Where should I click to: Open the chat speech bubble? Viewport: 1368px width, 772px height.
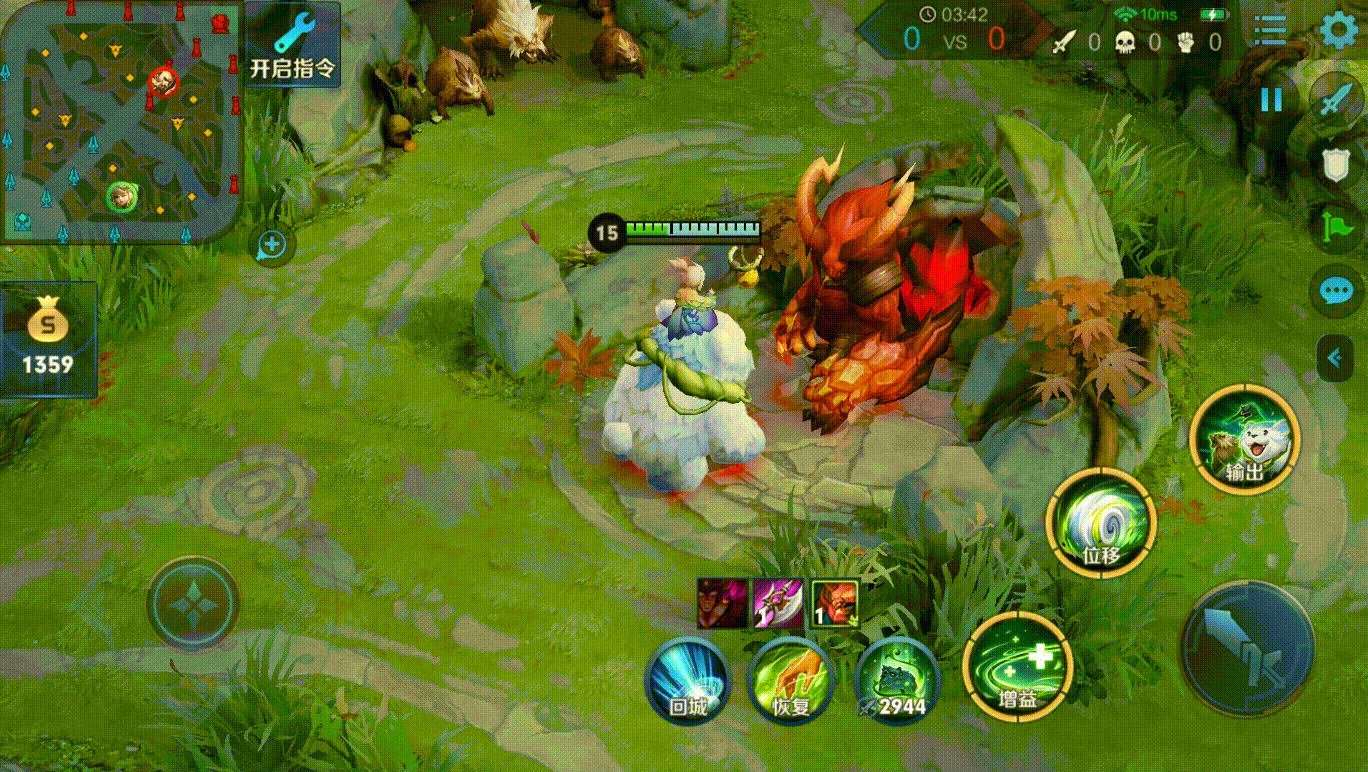pyautogui.click(x=1336, y=291)
